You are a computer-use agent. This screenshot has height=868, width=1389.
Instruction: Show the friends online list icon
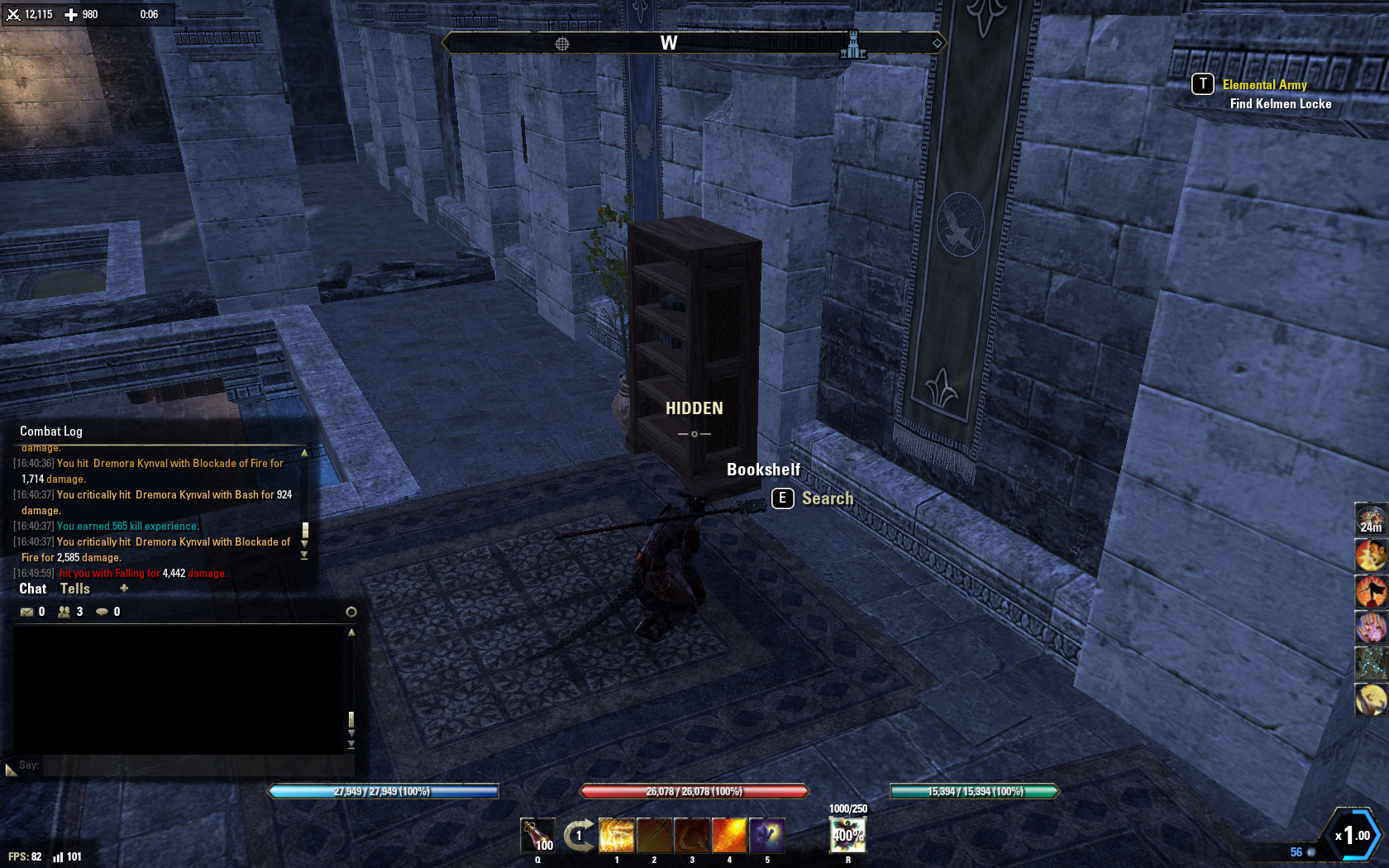point(64,612)
